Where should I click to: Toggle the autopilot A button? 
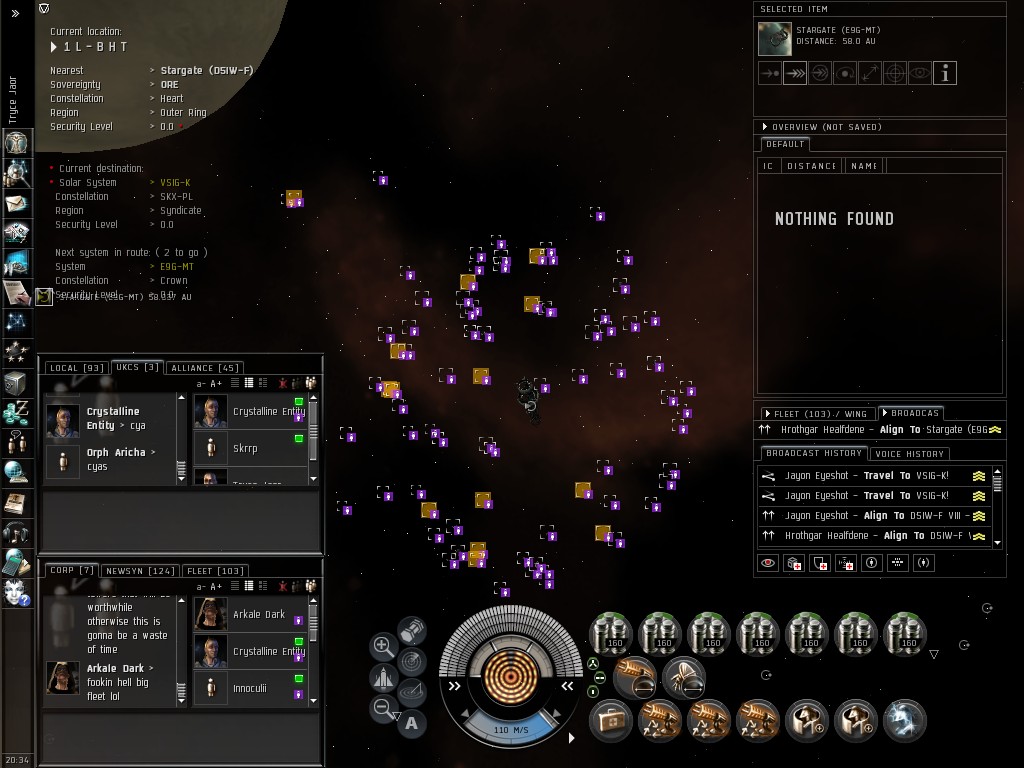point(411,723)
